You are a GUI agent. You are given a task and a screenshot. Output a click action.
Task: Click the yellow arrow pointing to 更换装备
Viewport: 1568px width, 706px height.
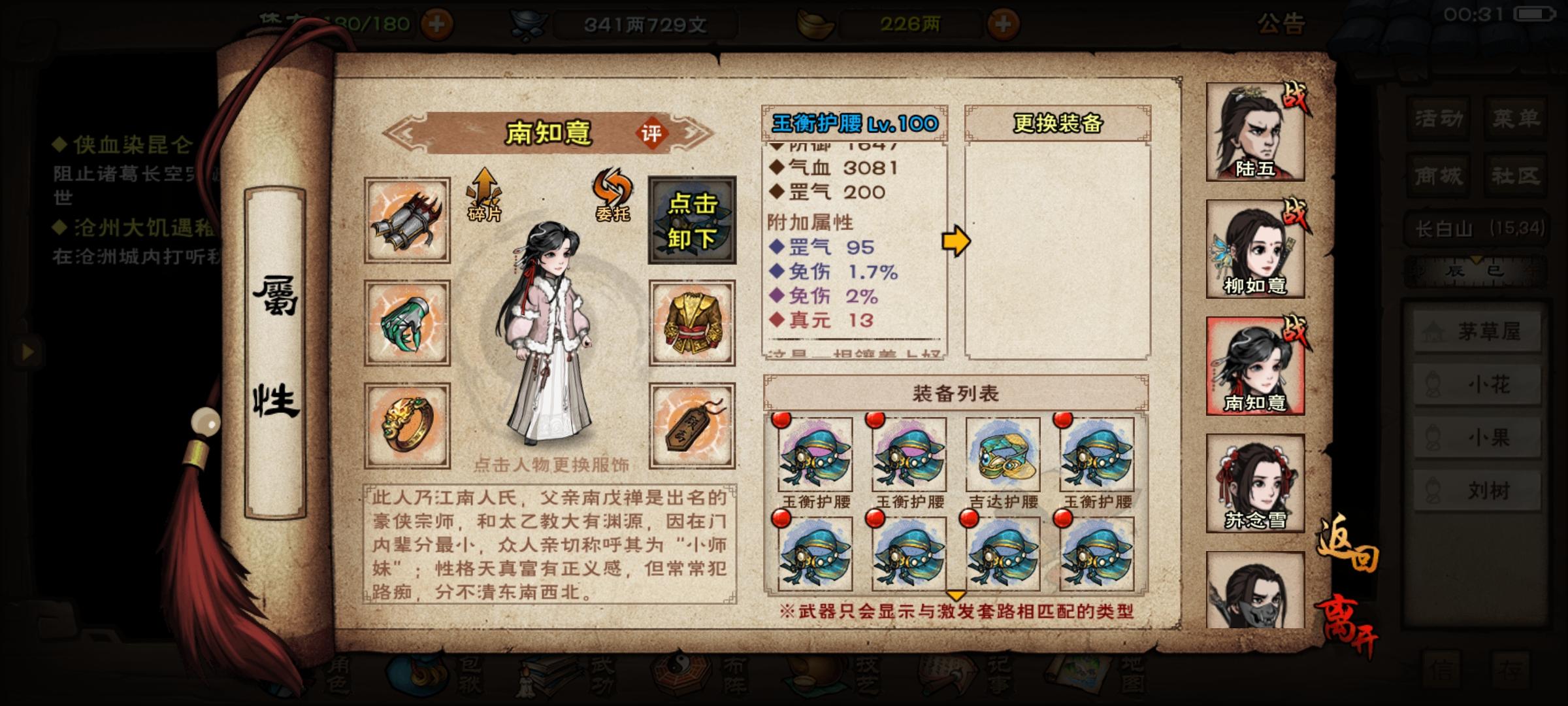[x=954, y=242]
